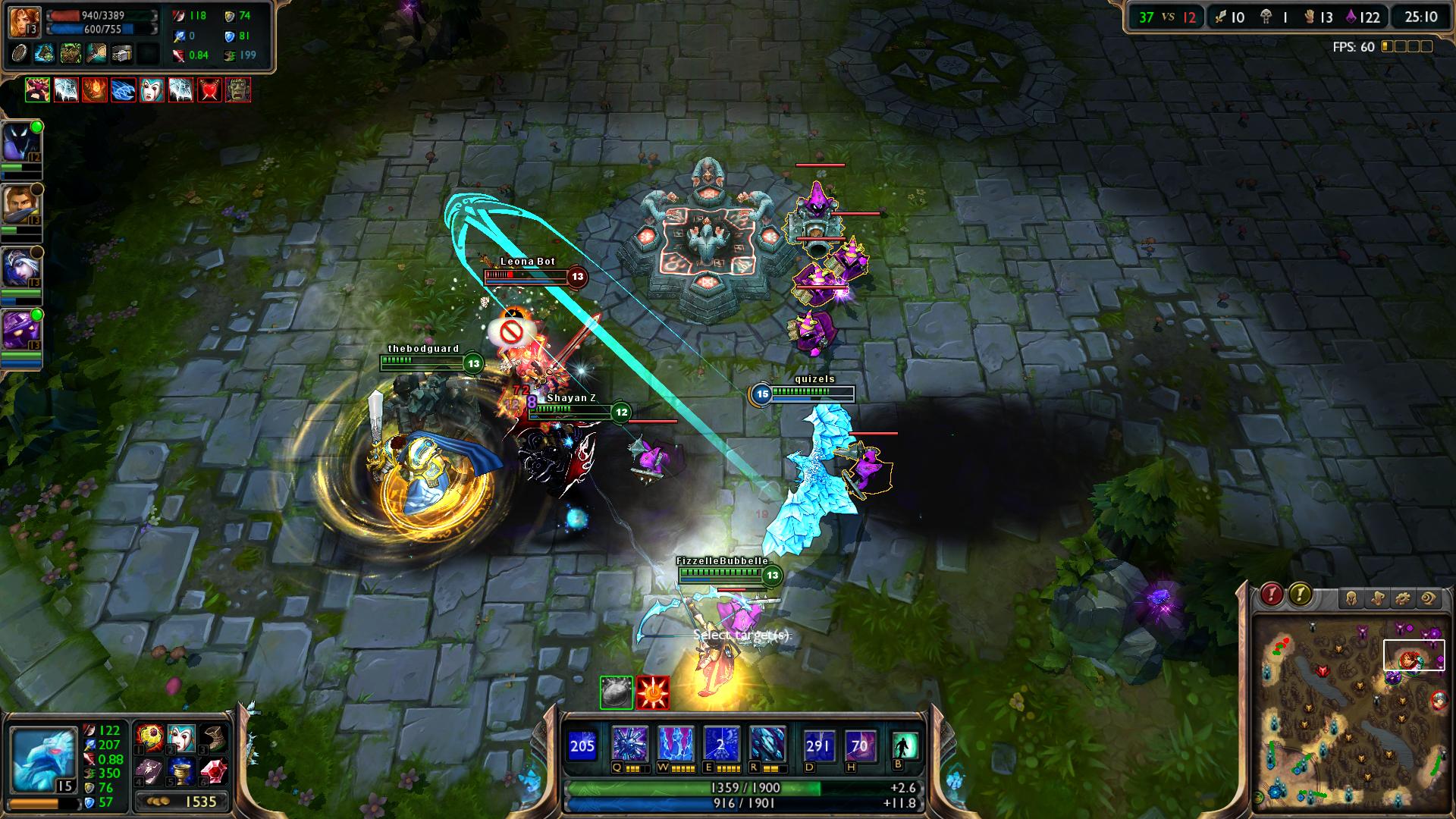Open the gear options button above the minimap
Image resolution: width=1456 pixels, height=819 pixels.
pos(1403,599)
